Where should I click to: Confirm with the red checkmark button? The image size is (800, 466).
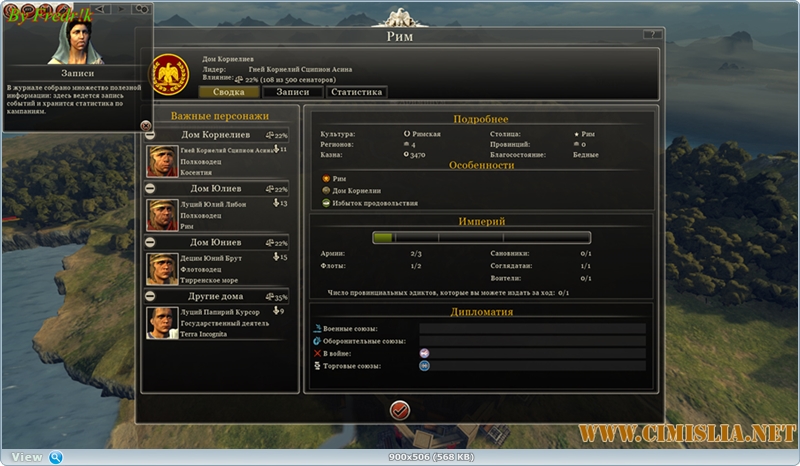click(x=399, y=409)
